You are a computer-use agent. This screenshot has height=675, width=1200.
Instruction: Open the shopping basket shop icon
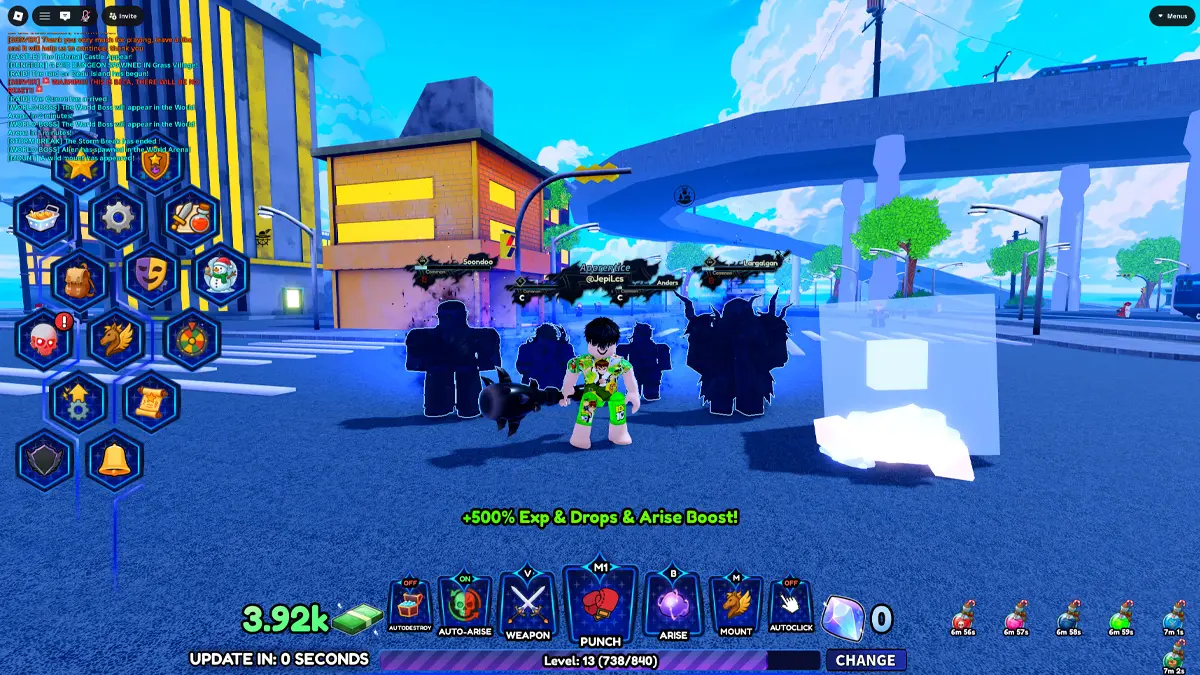pos(44,217)
